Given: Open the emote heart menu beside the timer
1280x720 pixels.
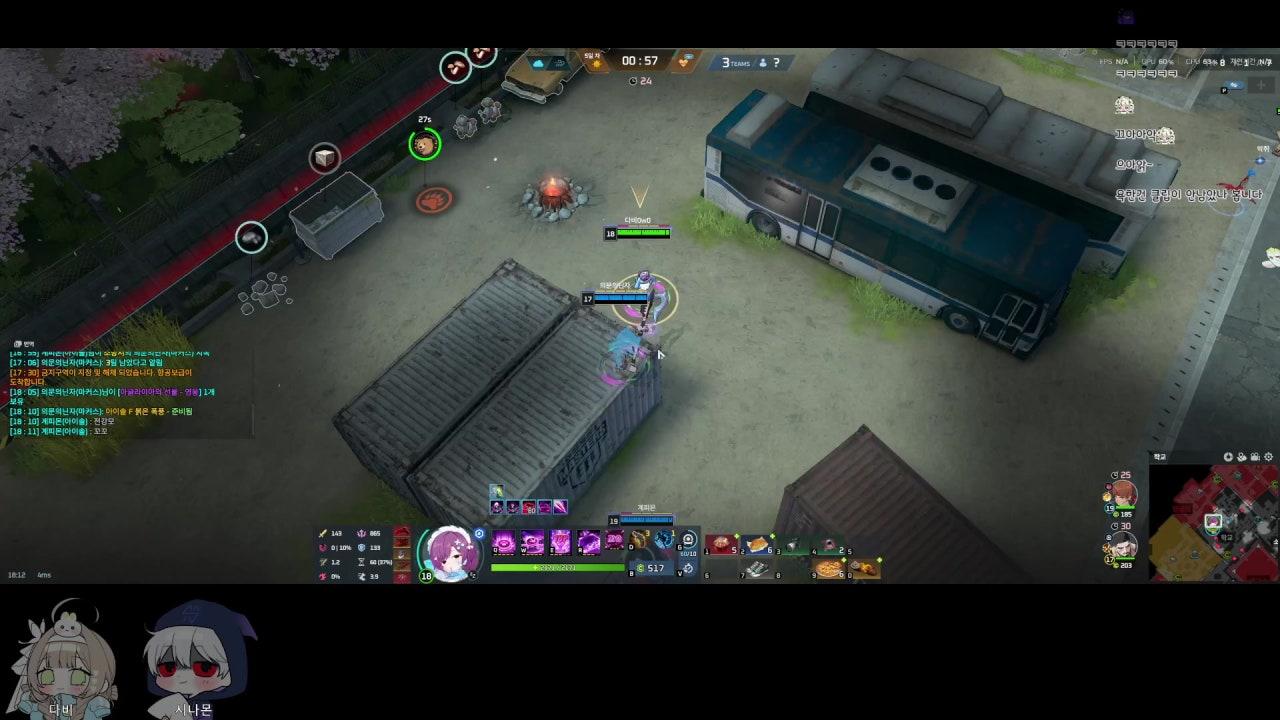Looking at the screenshot, I should click(685, 63).
